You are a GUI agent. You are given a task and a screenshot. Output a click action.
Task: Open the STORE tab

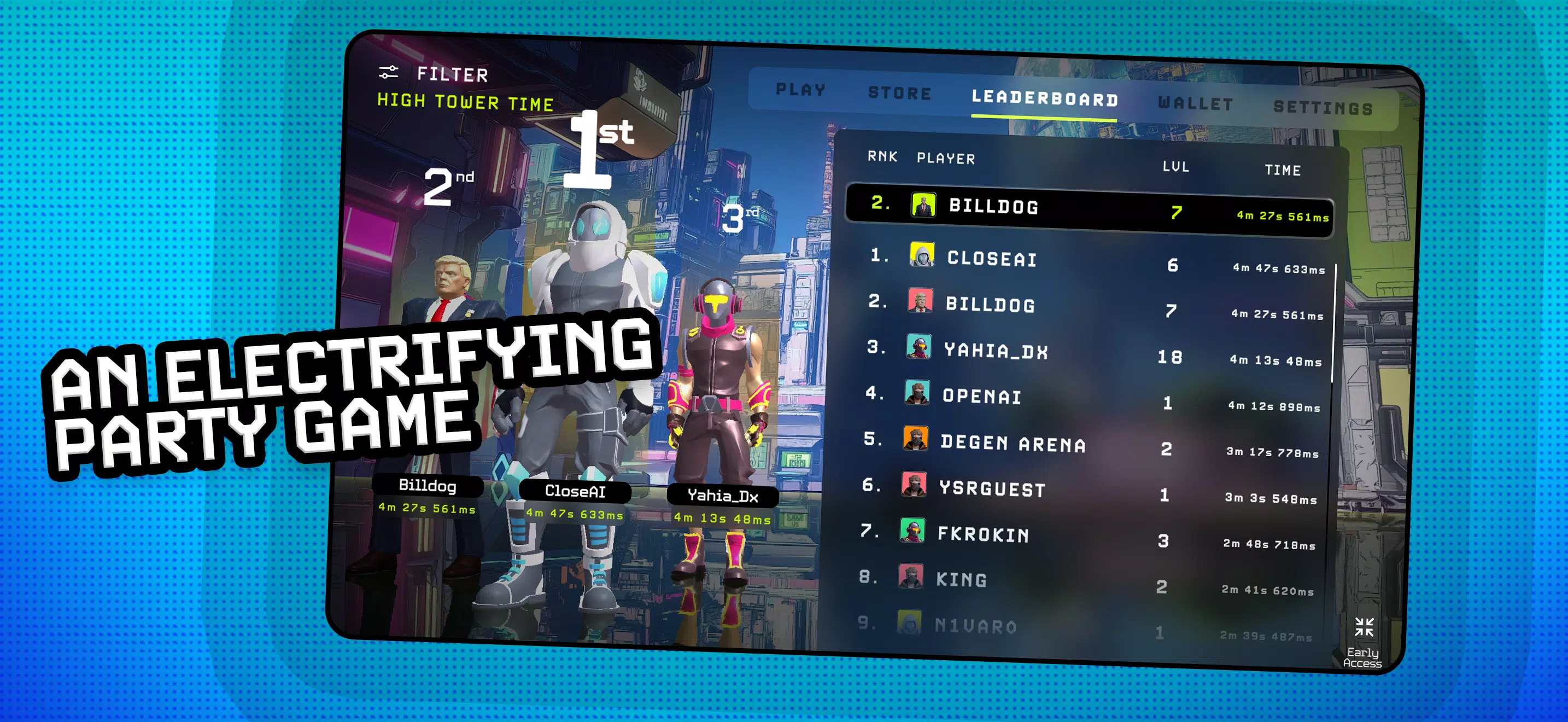coord(900,92)
